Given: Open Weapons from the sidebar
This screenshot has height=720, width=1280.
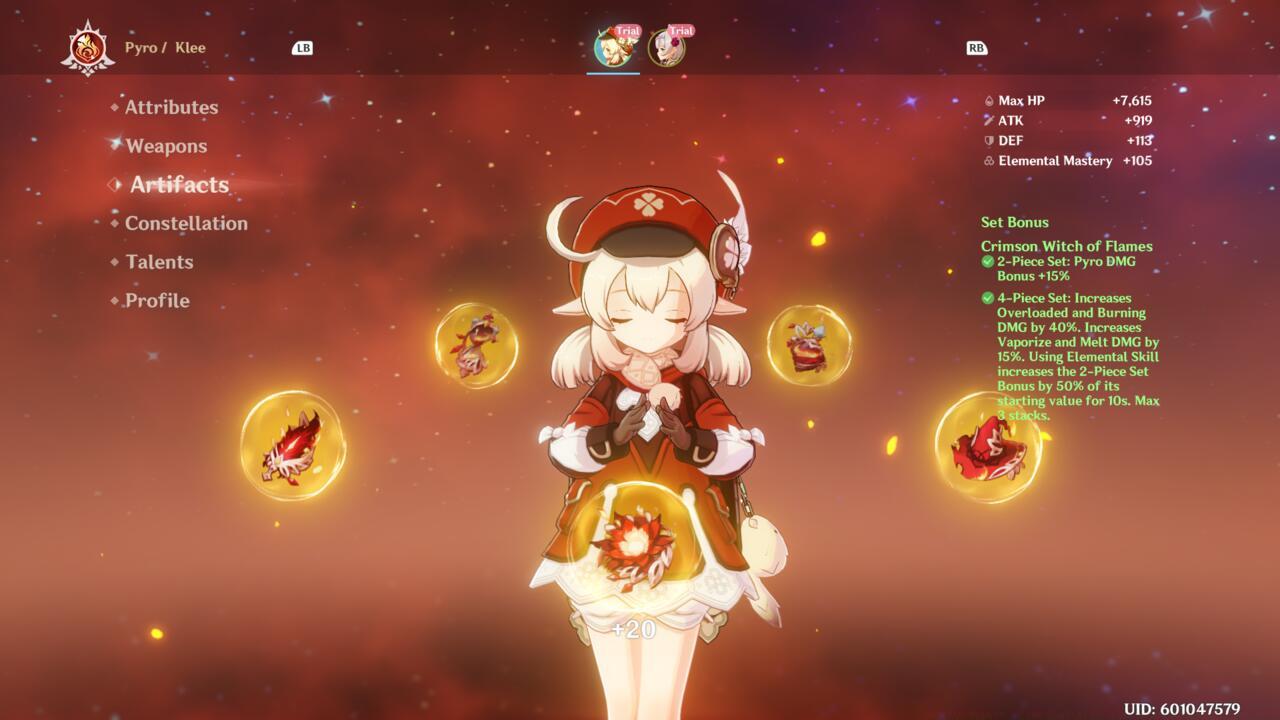Looking at the screenshot, I should tap(168, 146).
